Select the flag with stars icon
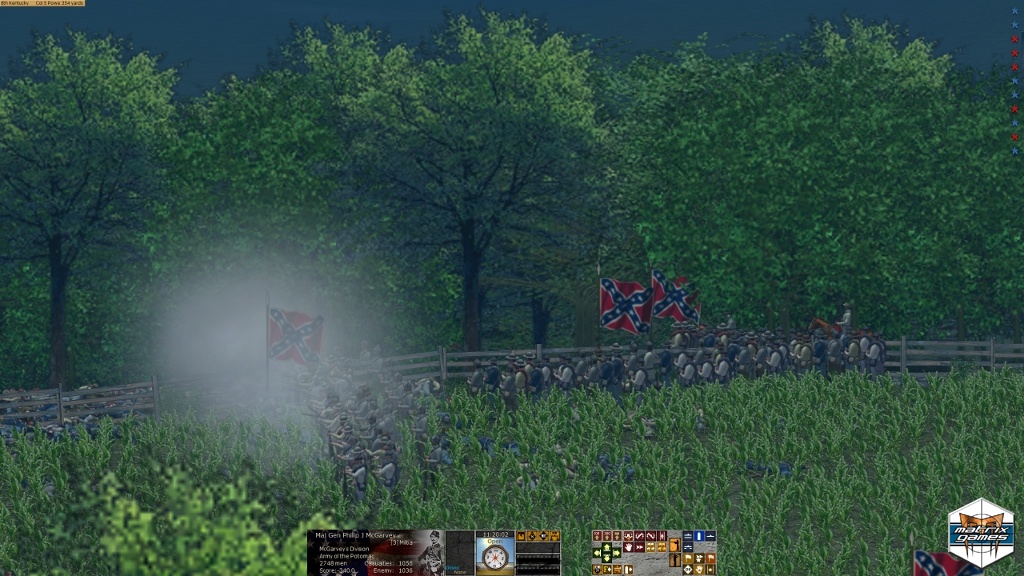The height and width of the screenshot is (576, 1024). click(699, 557)
